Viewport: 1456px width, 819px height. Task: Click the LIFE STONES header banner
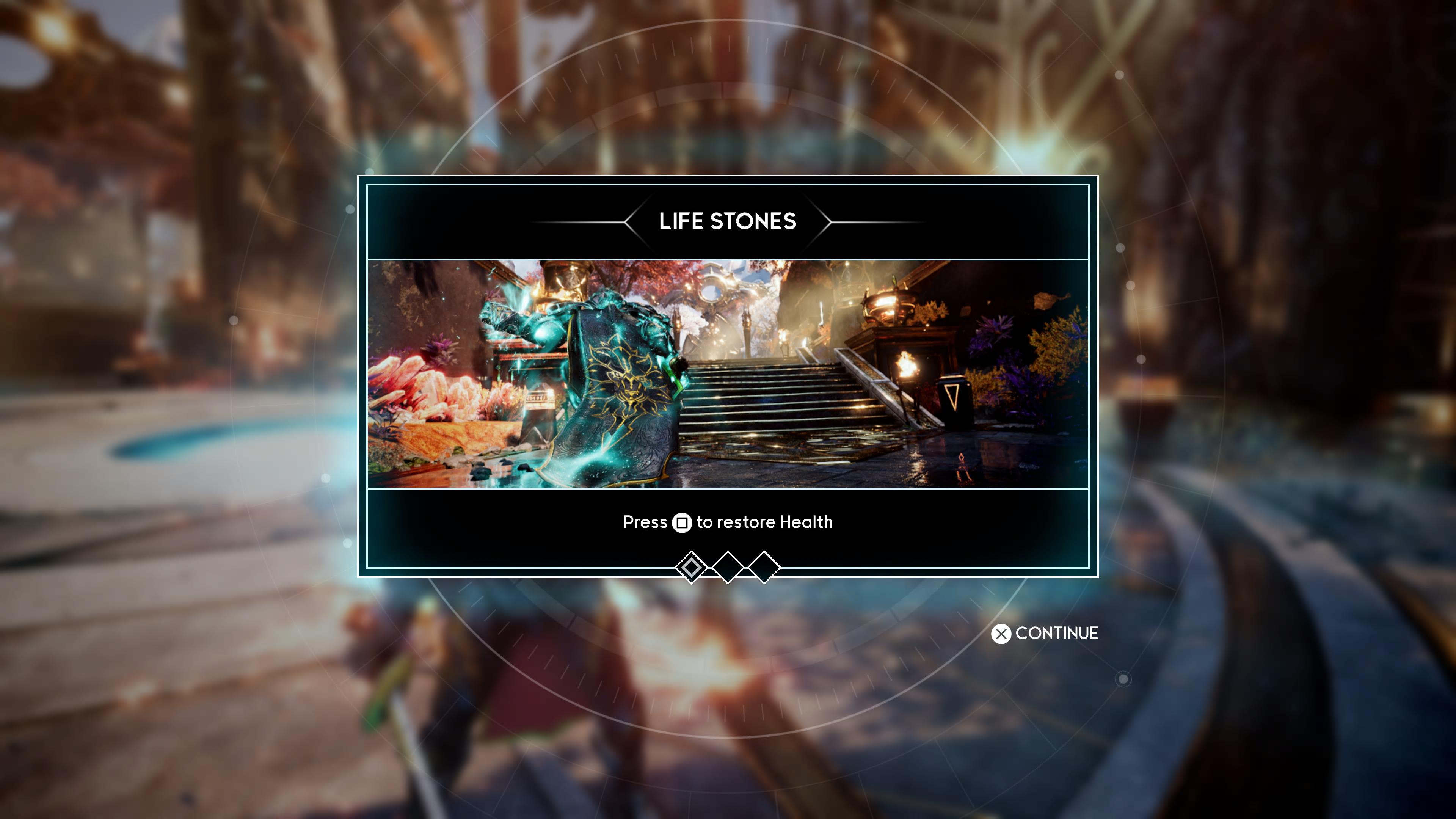[x=728, y=221]
